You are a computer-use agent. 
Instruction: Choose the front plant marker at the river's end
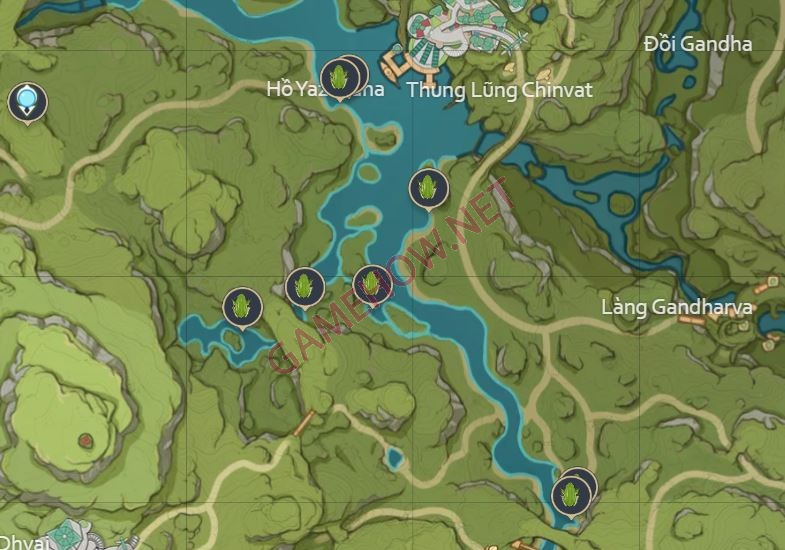[x=570, y=496]
